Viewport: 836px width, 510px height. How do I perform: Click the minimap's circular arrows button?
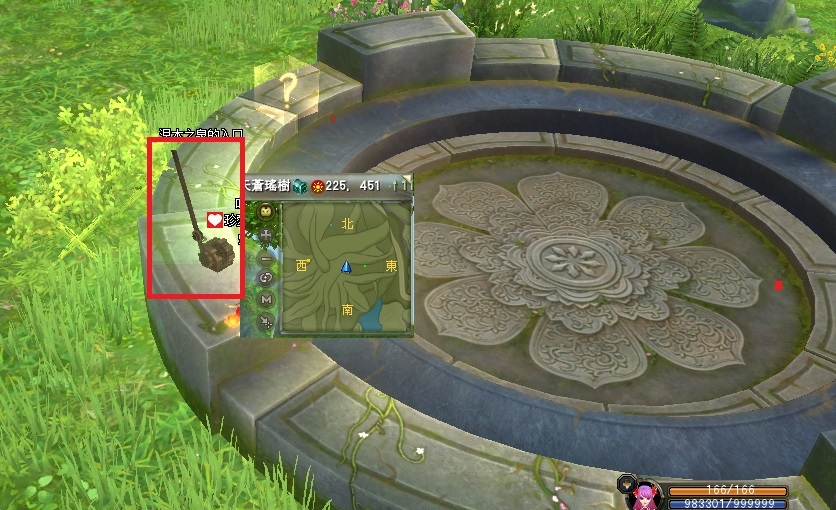(x=266, y=277)
